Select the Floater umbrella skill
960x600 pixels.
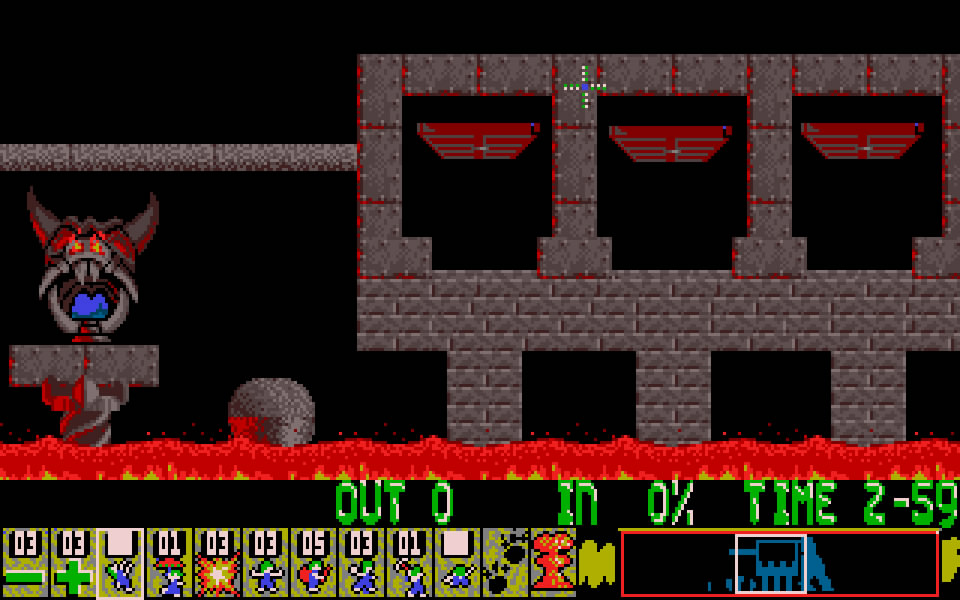click(168, 563)
